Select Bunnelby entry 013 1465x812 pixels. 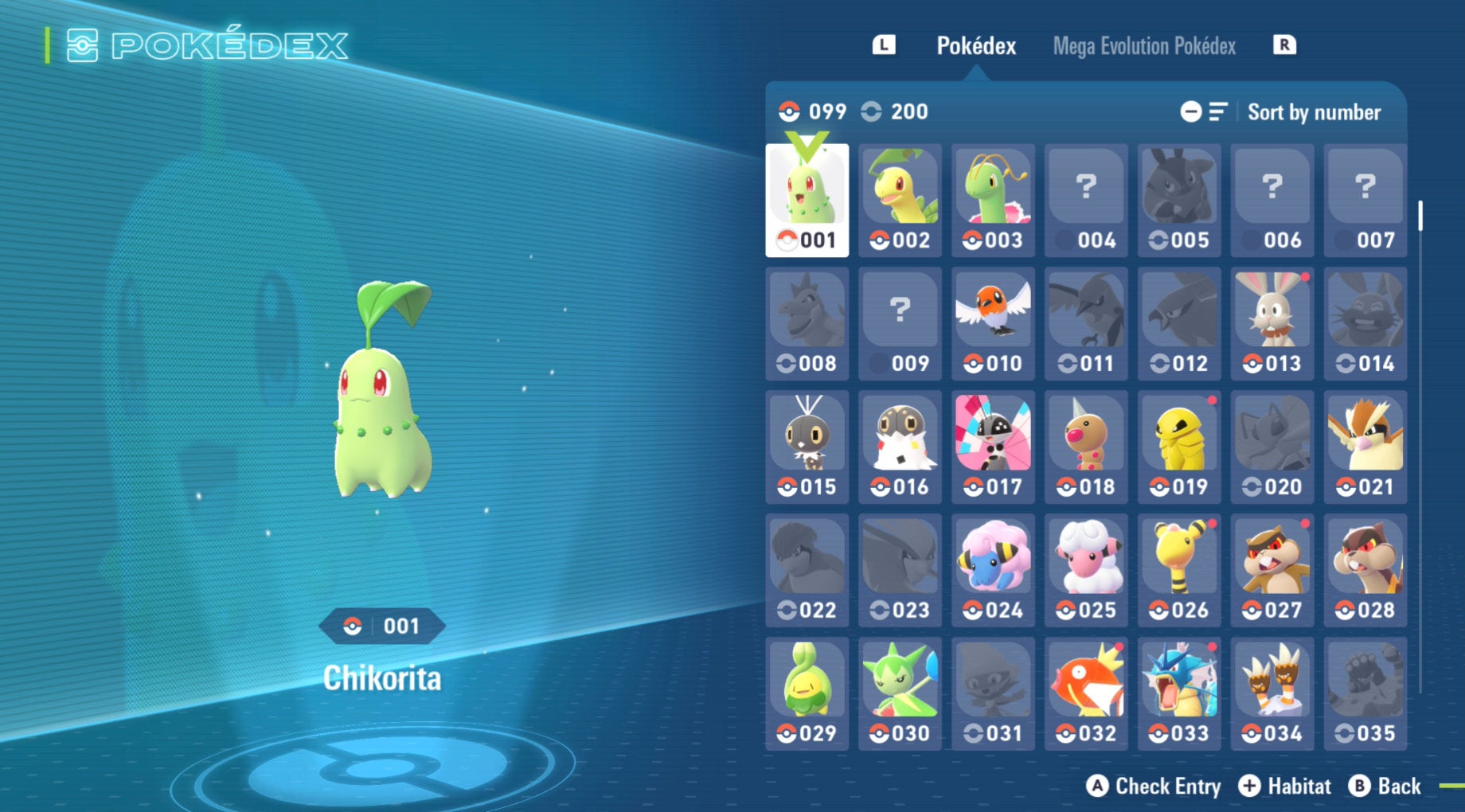click(1272, 324)
